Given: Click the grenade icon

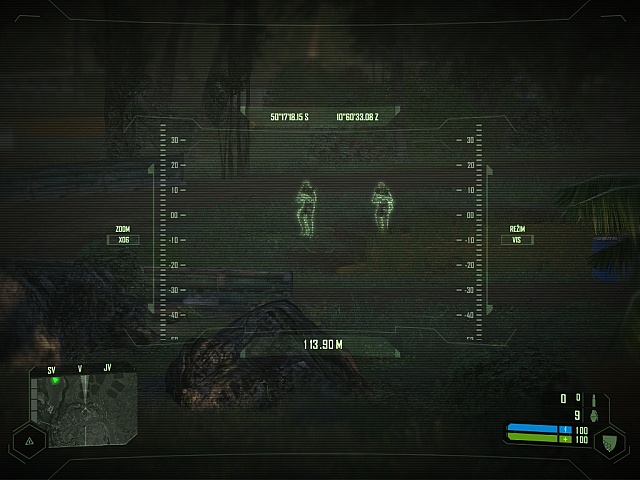Looking at the screenshot, I should [x=592, y=415].
